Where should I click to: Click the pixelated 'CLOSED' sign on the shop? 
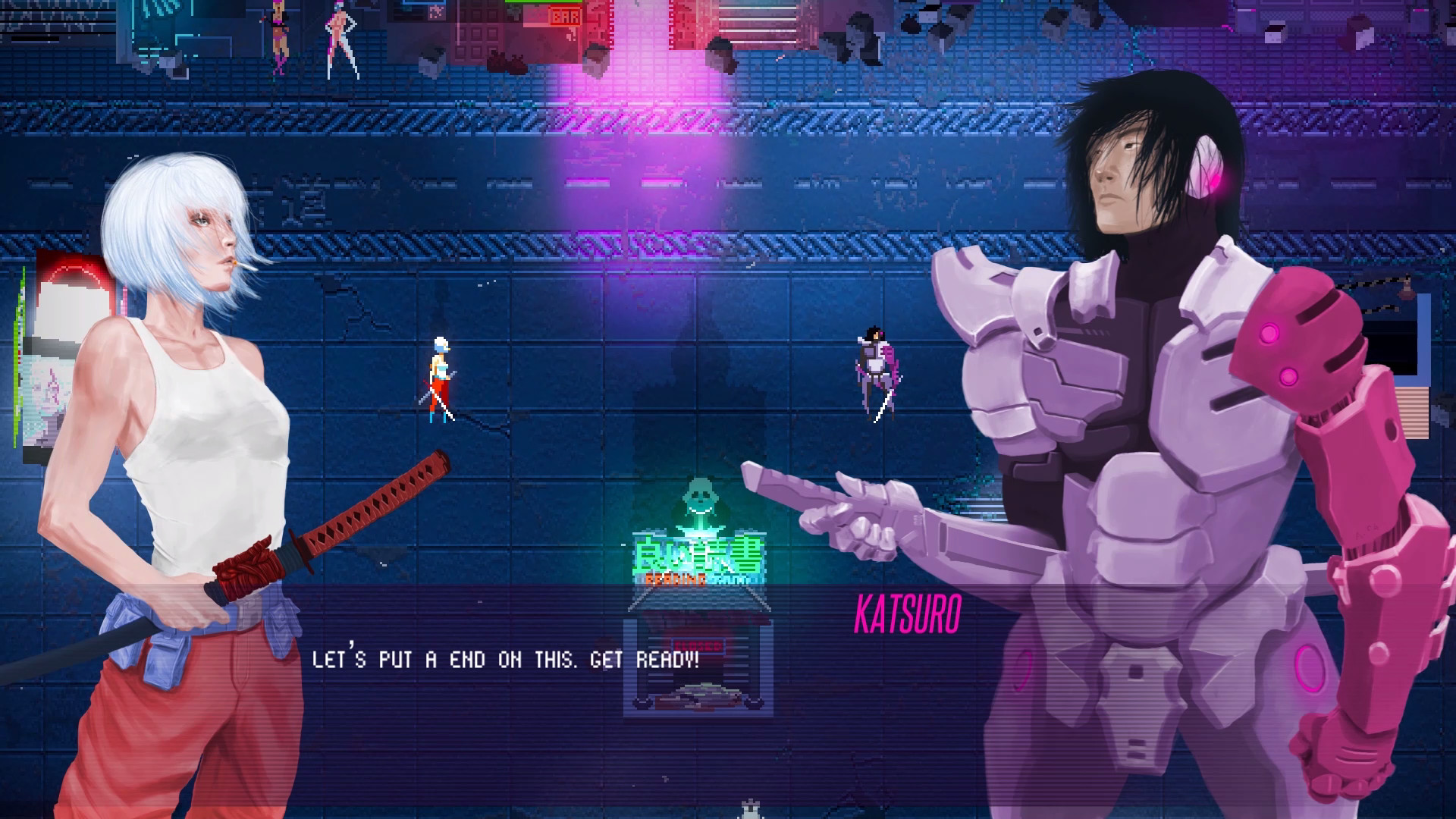click(x=699, y=645)
